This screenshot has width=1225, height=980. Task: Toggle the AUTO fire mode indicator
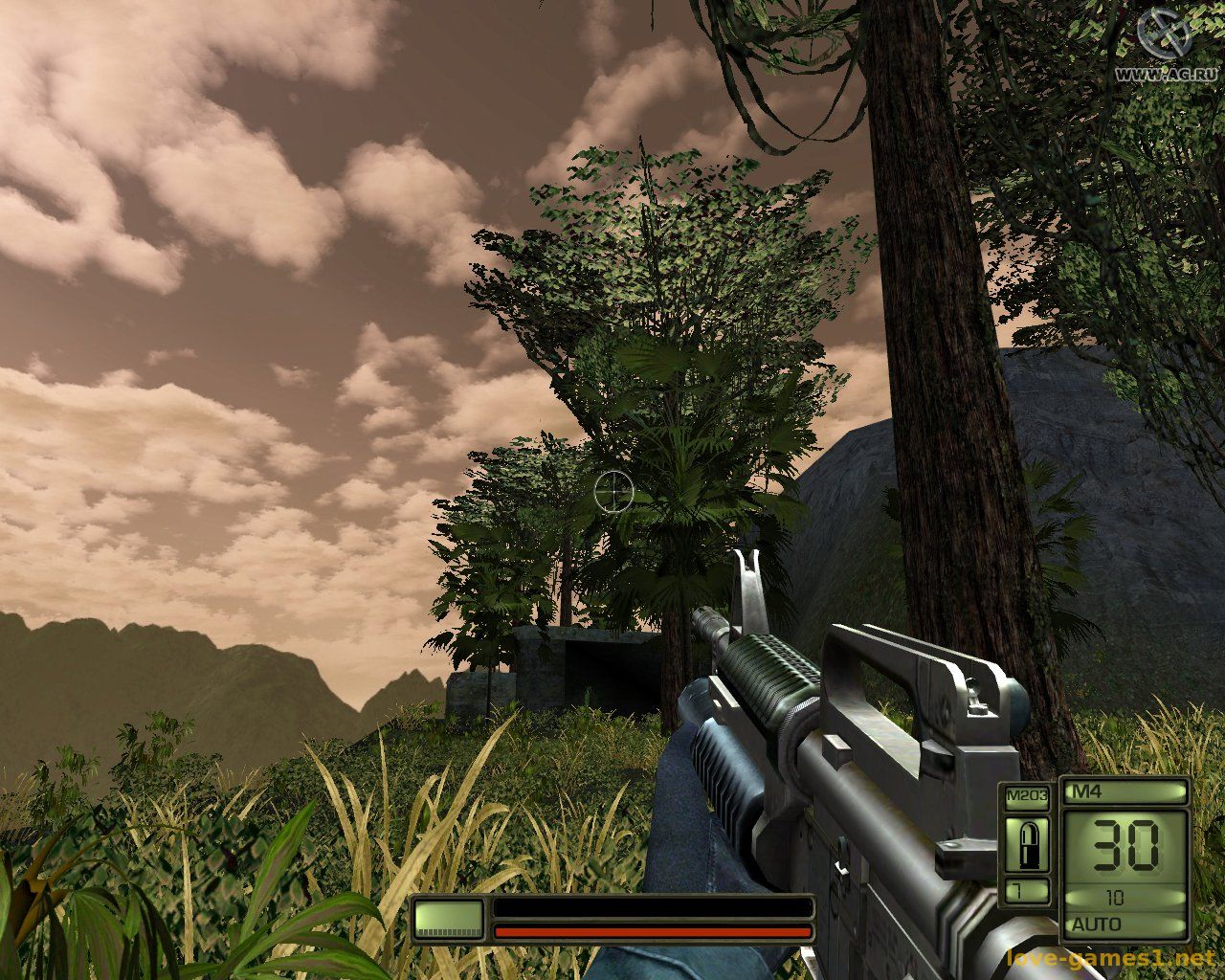1098,924
